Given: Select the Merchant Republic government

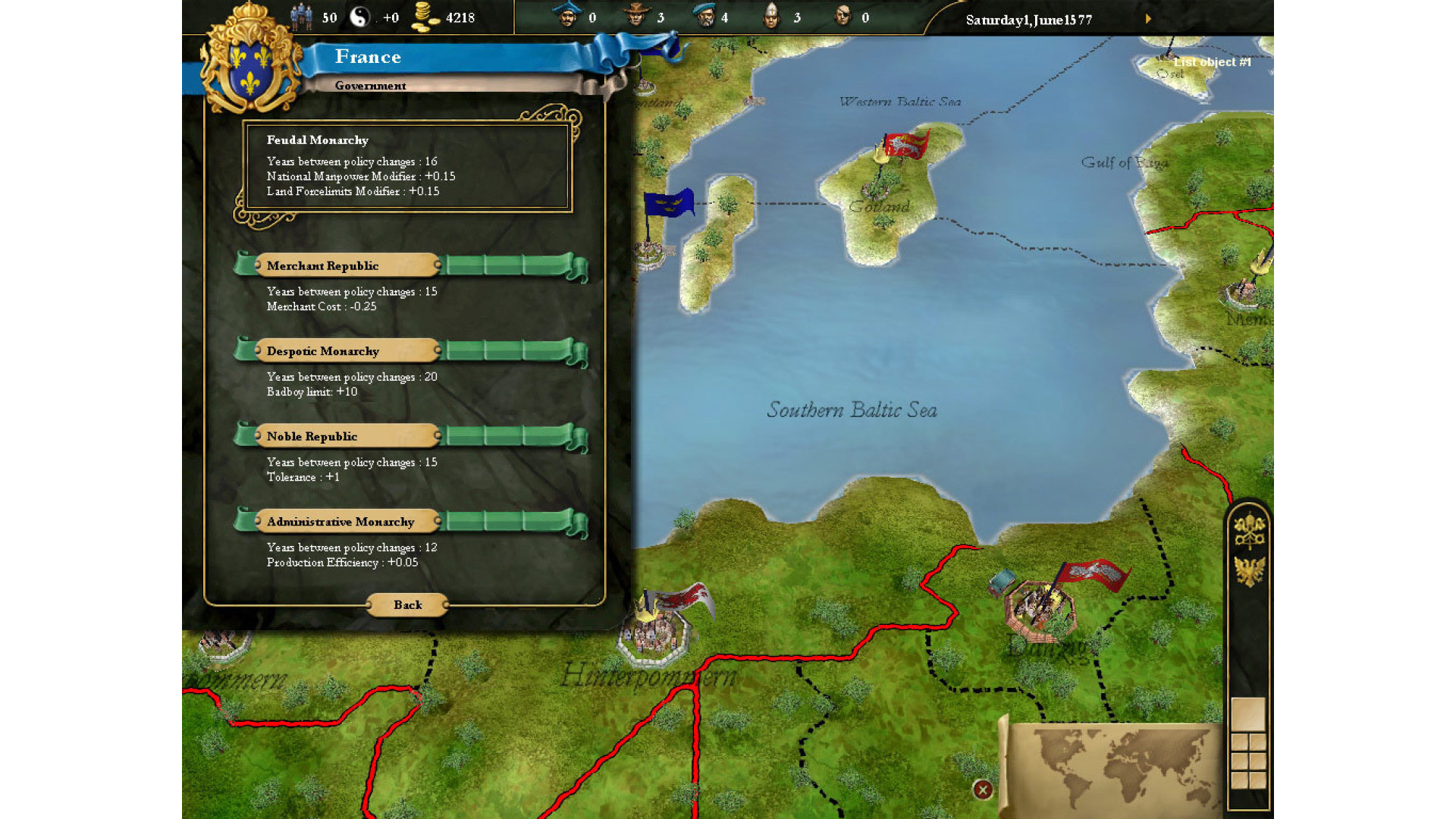Looking at the screenshot, I should [x=348, y=265].
